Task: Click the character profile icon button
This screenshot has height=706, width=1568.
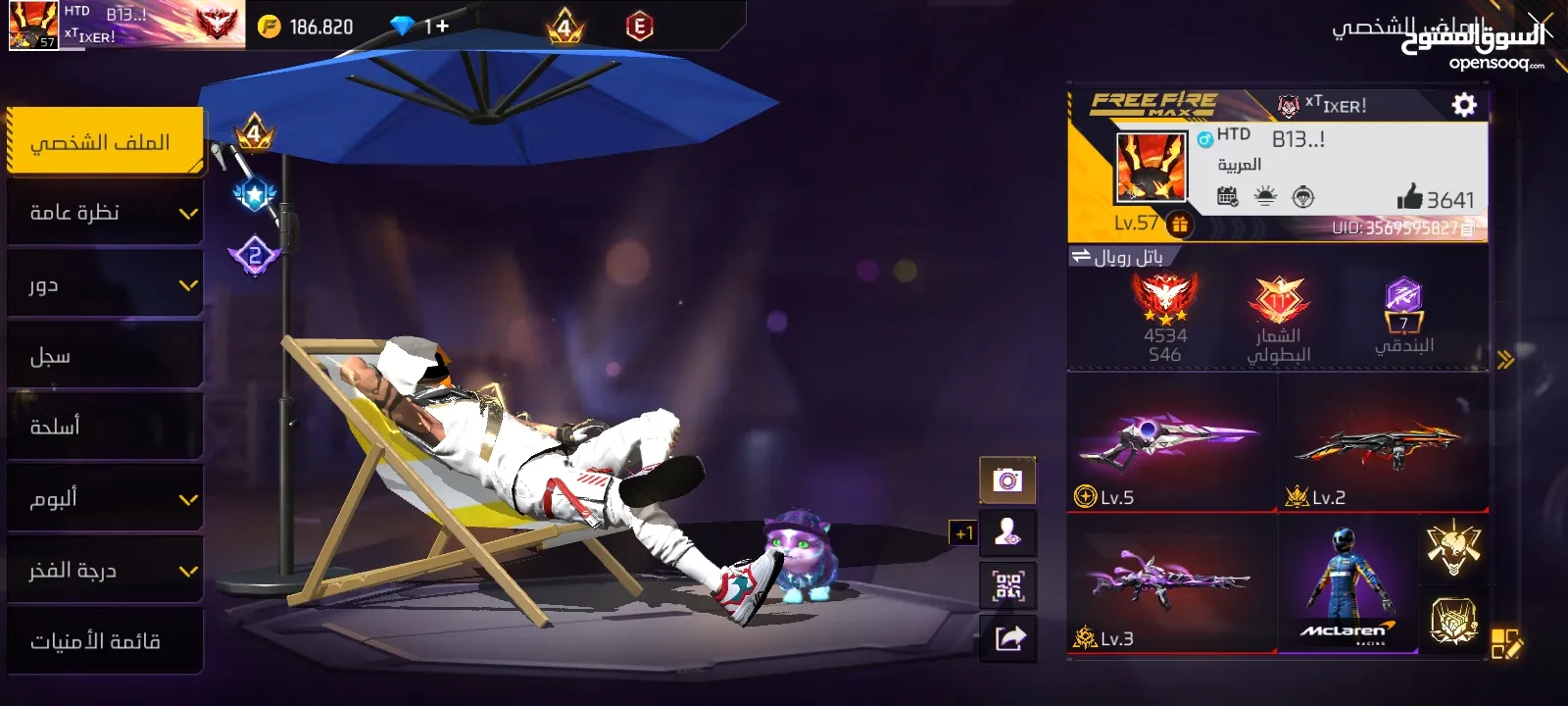Action: [1007, 532]
